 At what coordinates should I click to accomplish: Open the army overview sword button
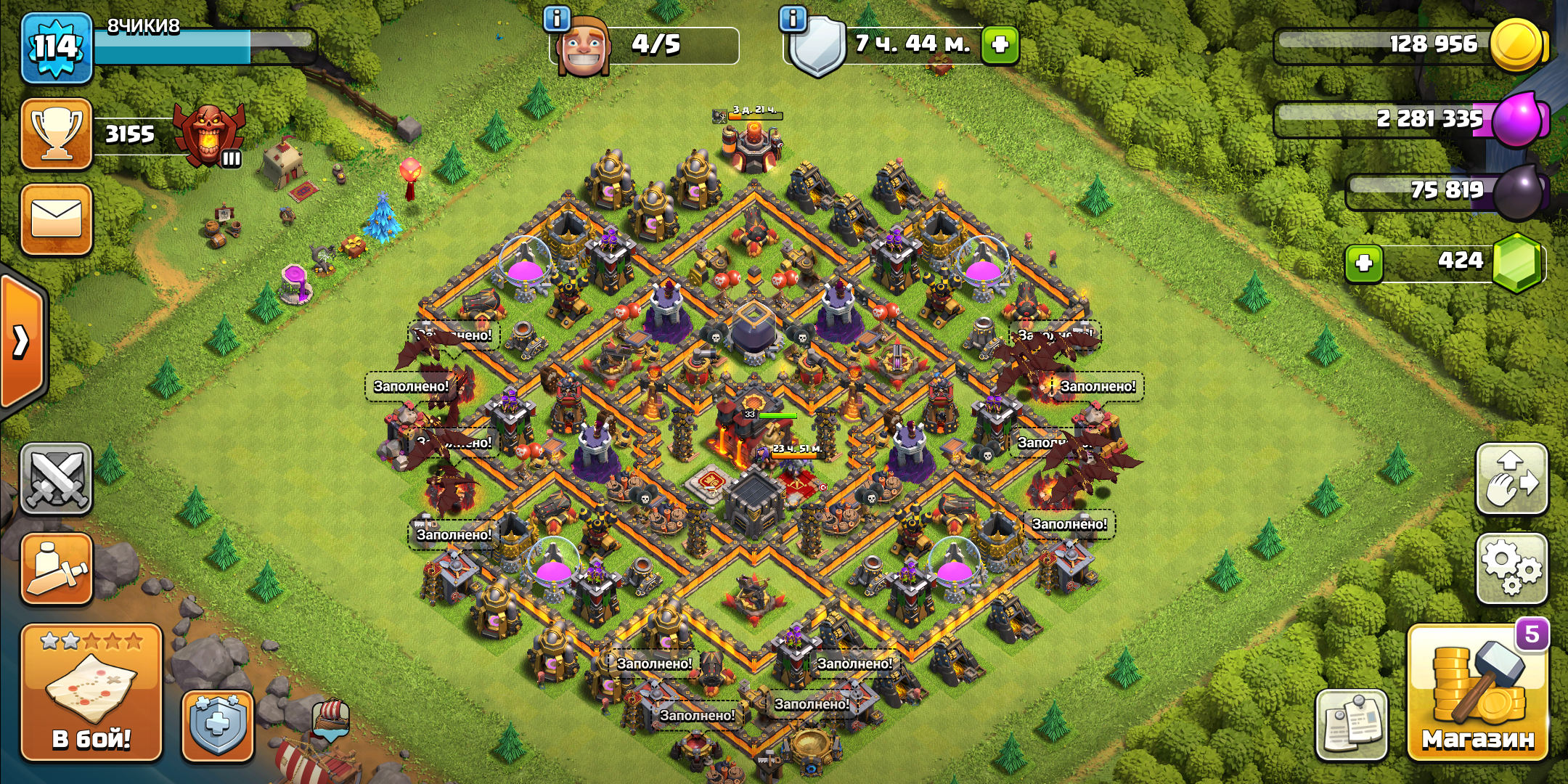(57, 569)
